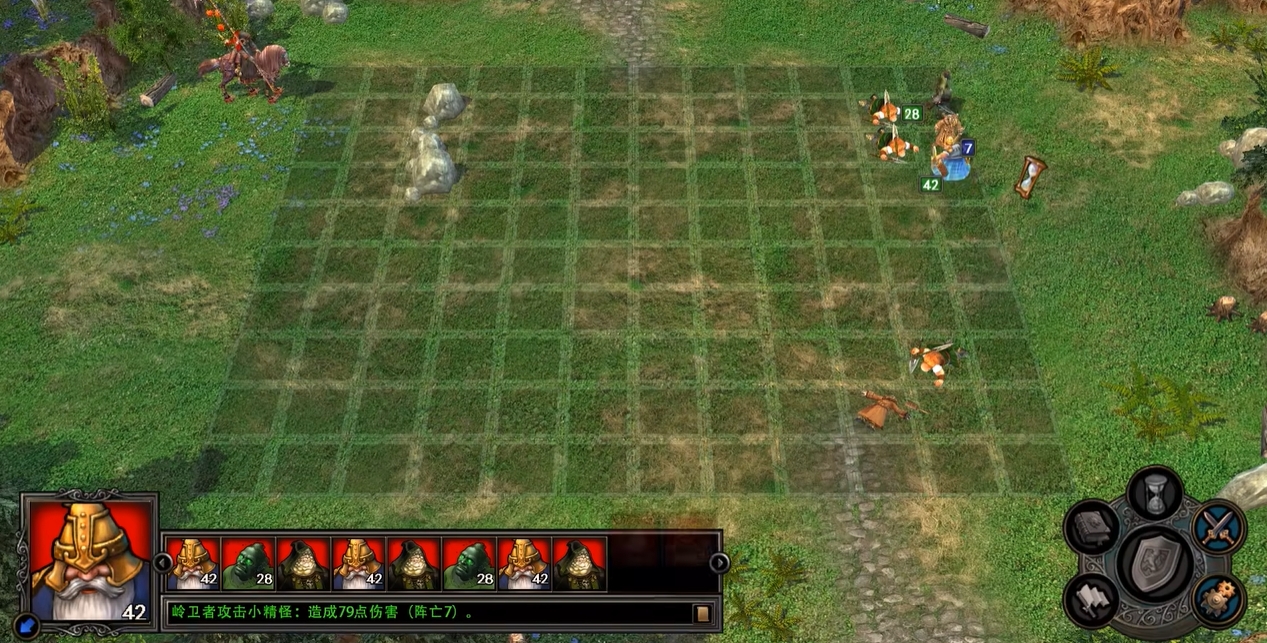Move the turn order bar to the left
The height and width of the screenshot is (643, 1267).
click(162, 563)
